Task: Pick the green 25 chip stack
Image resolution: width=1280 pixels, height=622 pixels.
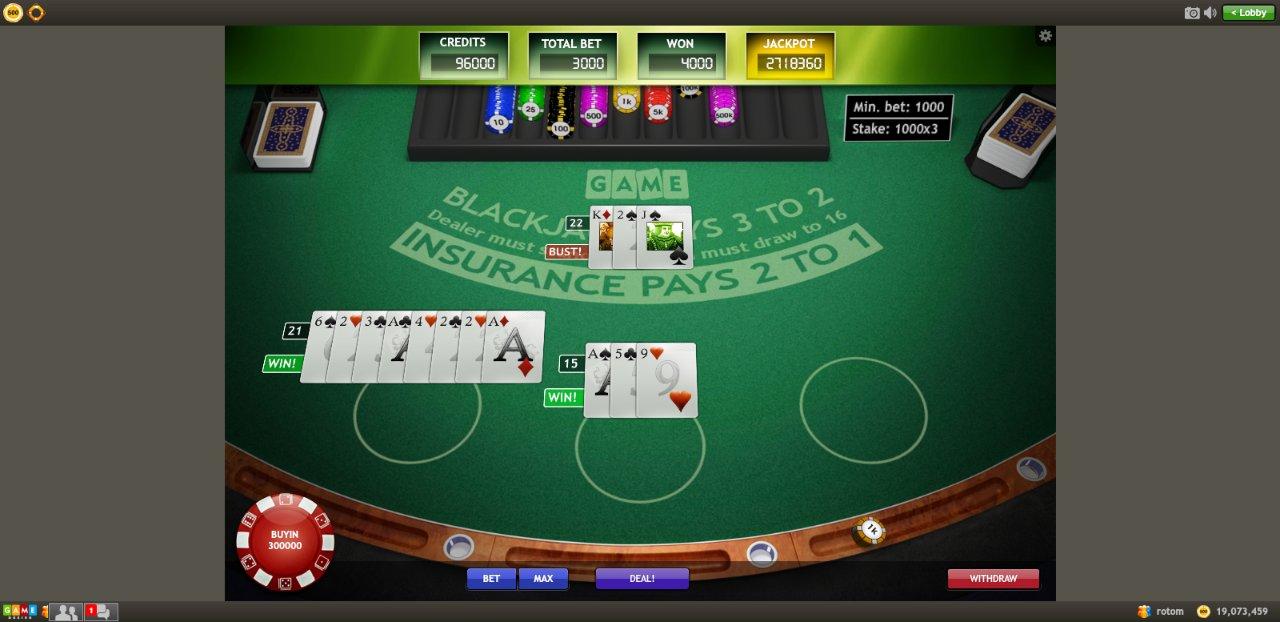Action: pyautogui.click(x=529, y=103)
